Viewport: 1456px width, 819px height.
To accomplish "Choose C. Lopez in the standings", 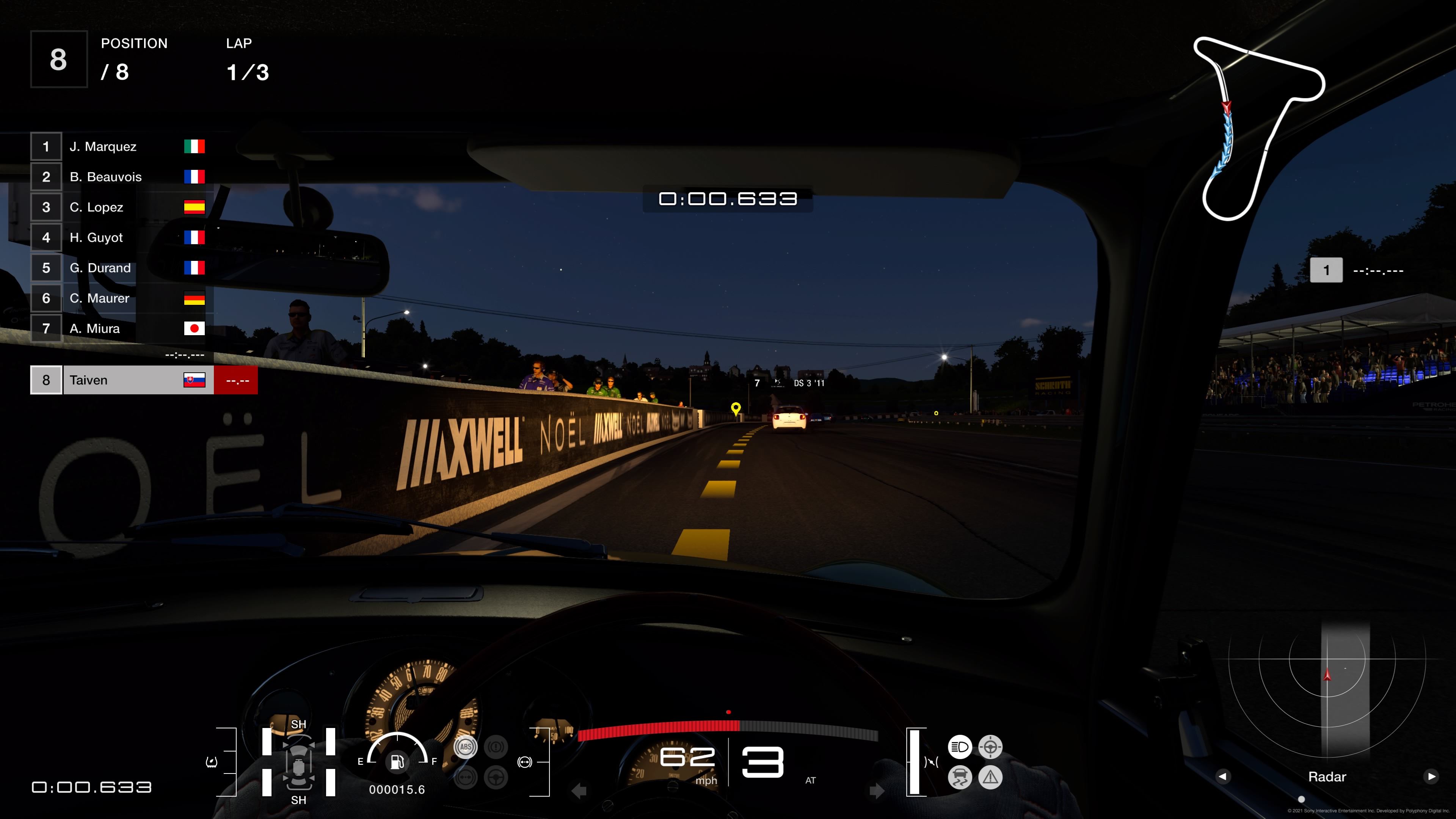I will (118, 207).
